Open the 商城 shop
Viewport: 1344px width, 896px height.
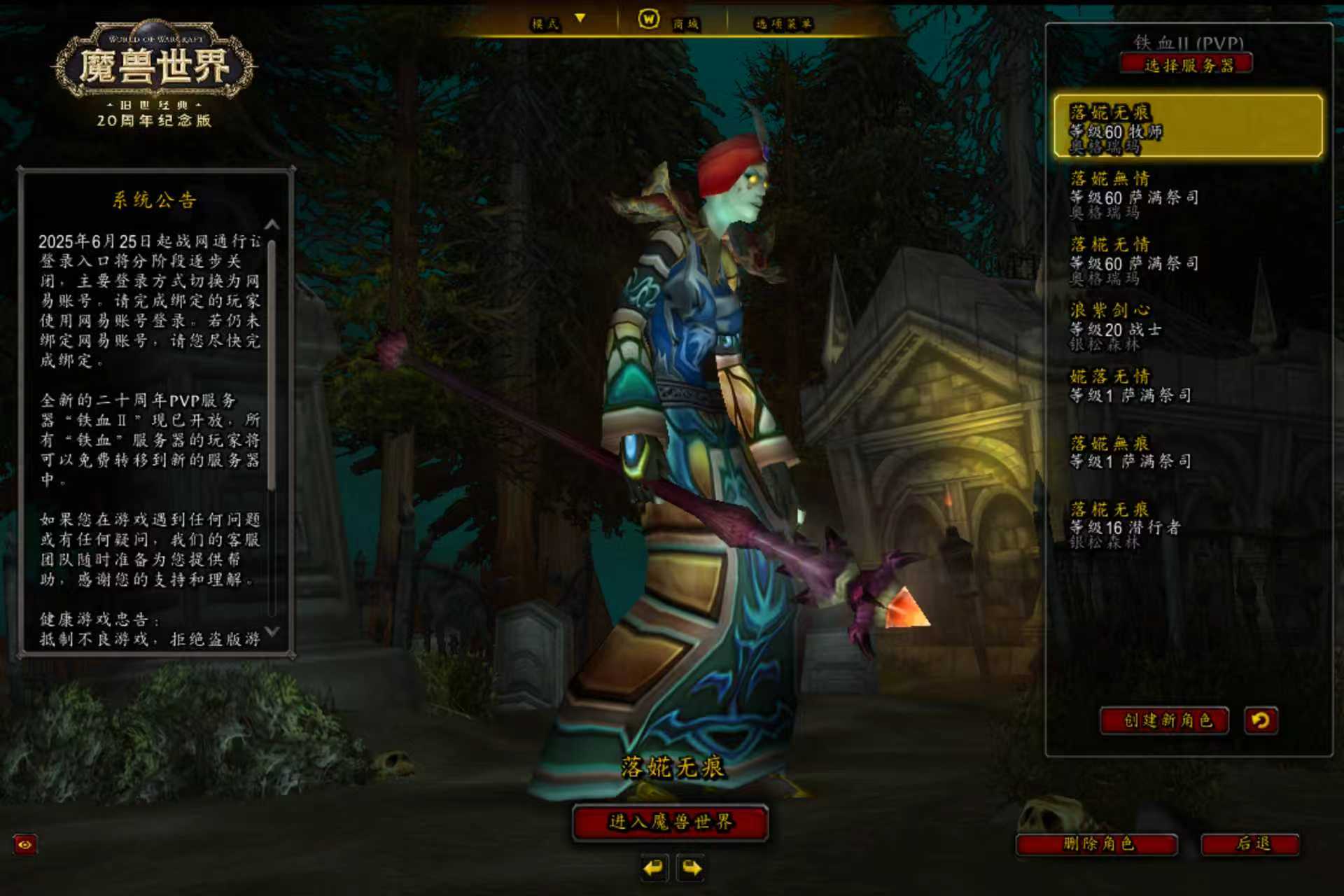670,22
